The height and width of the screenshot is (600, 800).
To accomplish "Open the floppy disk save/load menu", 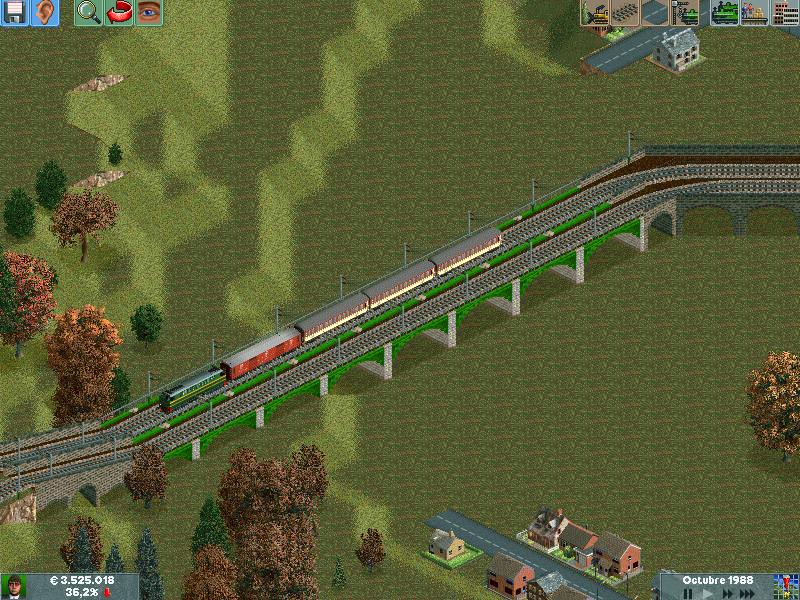I will pyautogui.click(x=15, y=13).
